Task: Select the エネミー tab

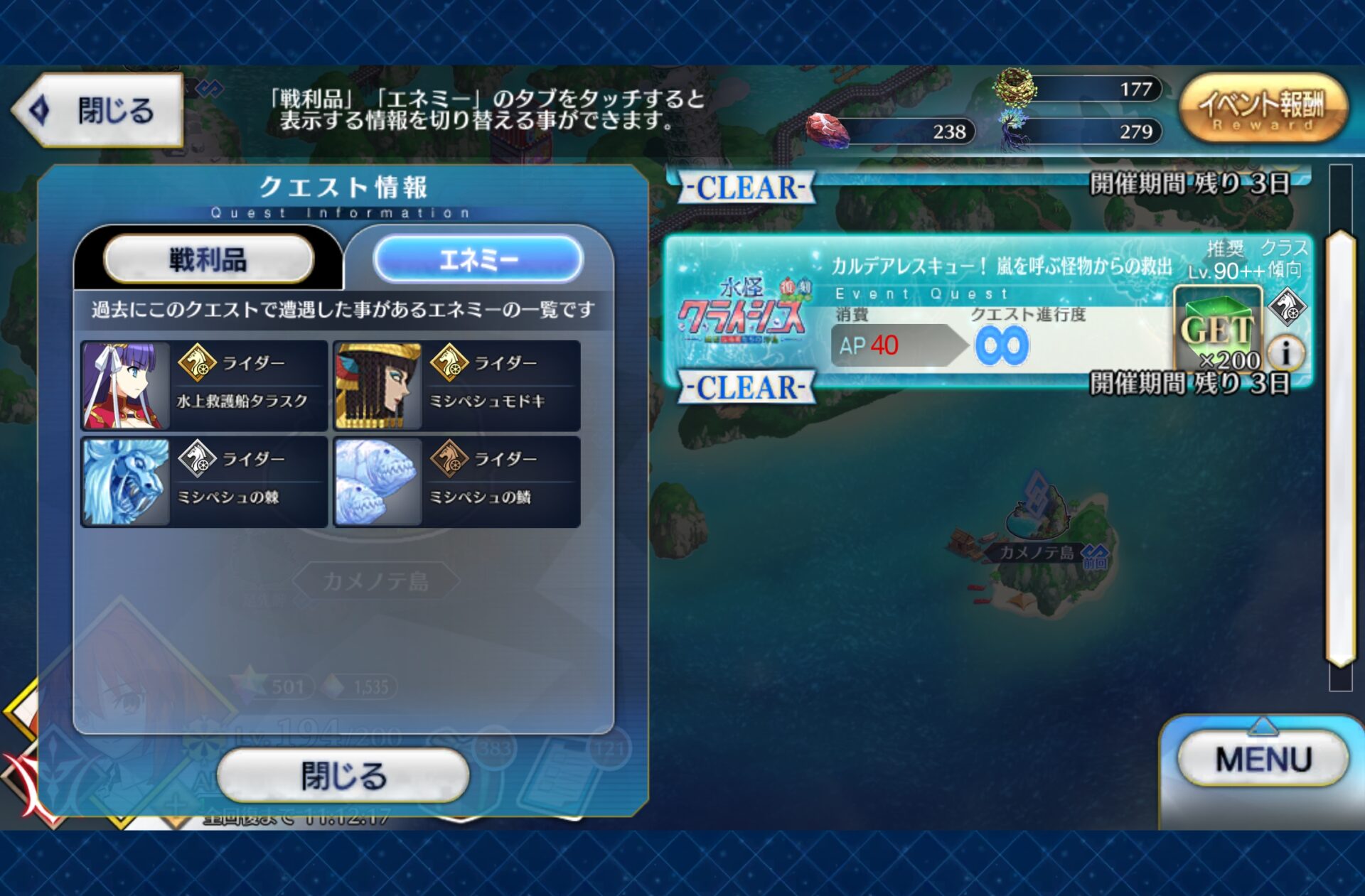Action: pos(478,259)
